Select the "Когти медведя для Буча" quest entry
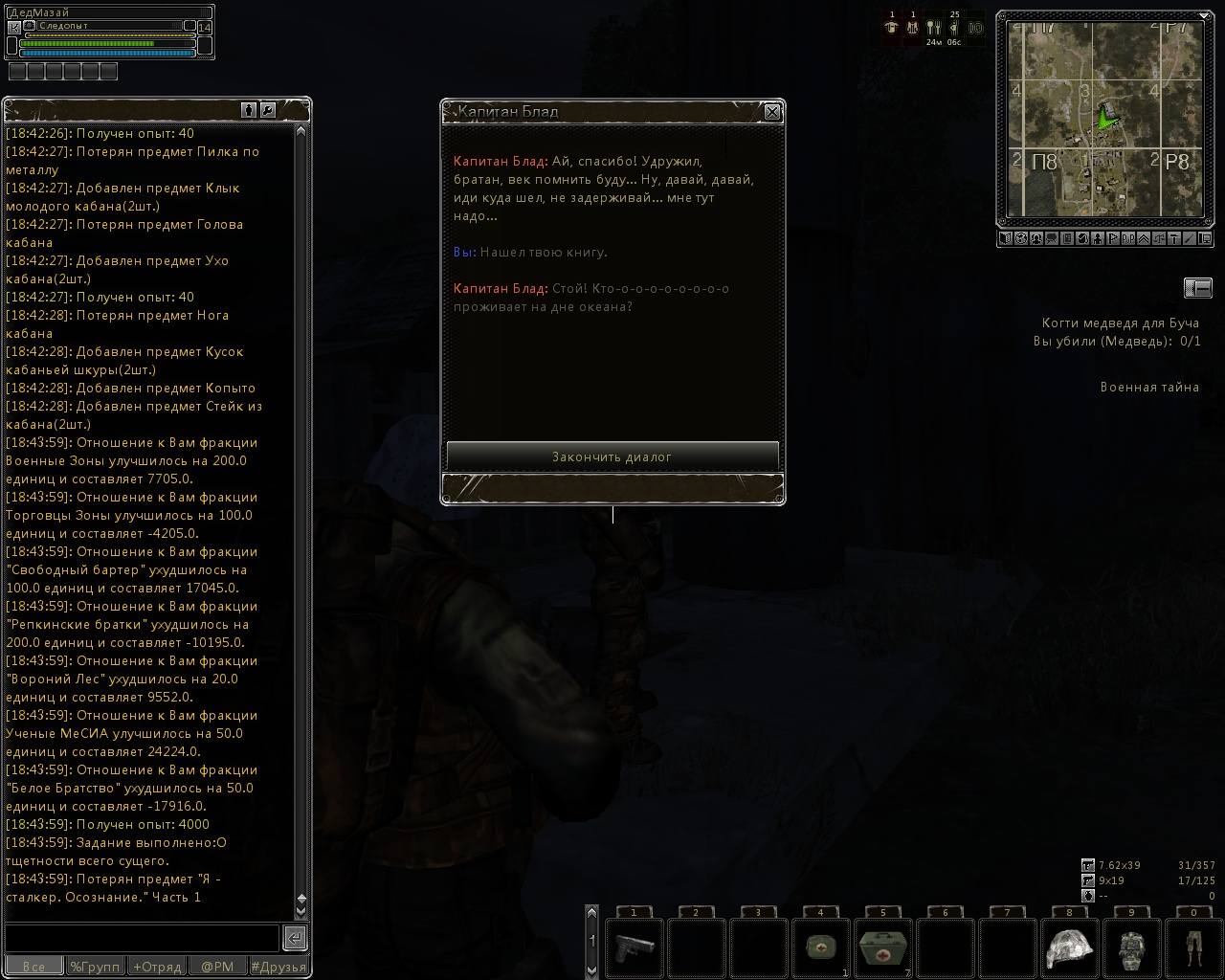This screenshot has height=980, width=1225. pos(1121,323)
